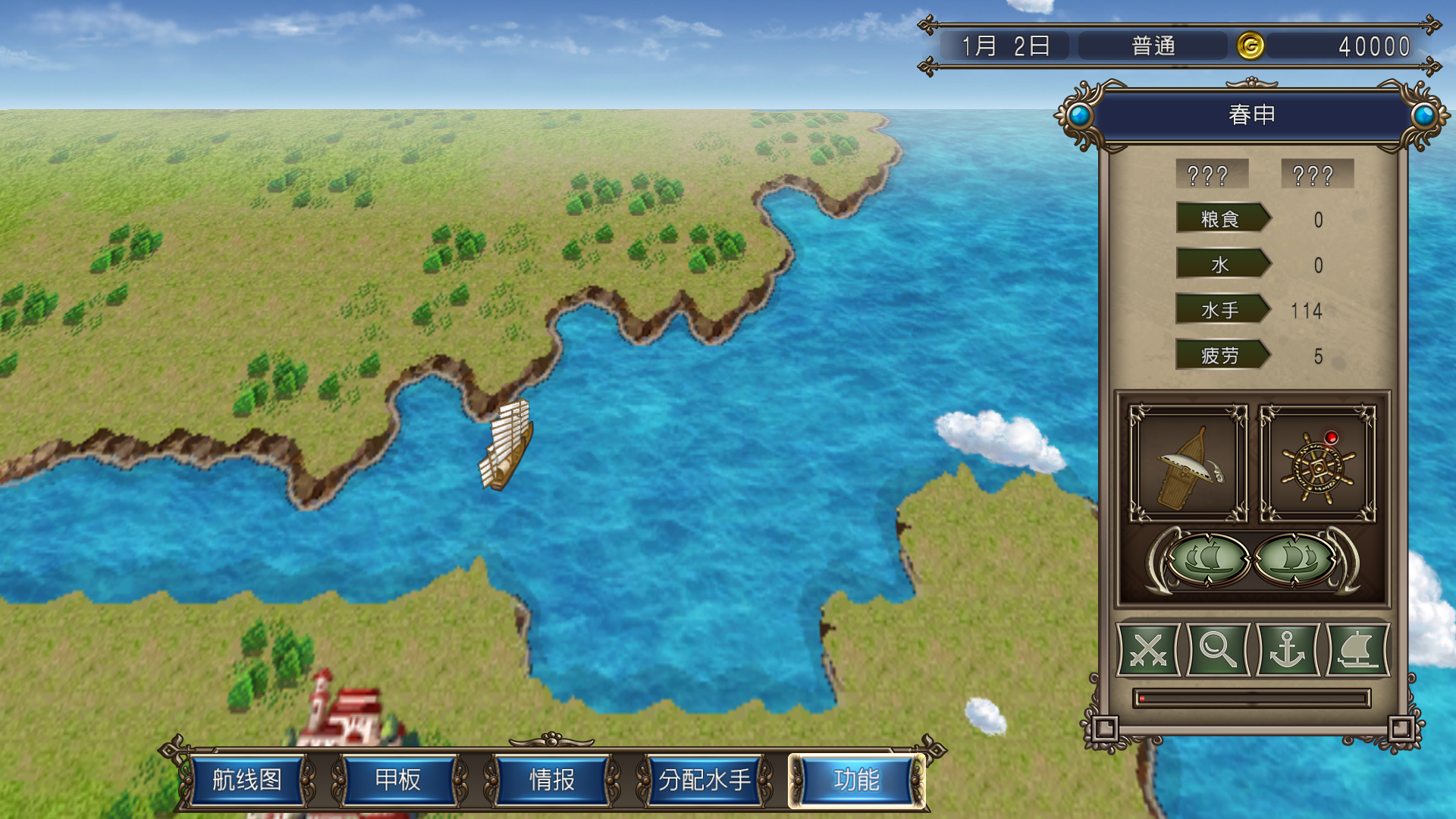Choose 分配水手 to assign sailors
Screen dimensions: 1456x819
click(x=704, y=780)
